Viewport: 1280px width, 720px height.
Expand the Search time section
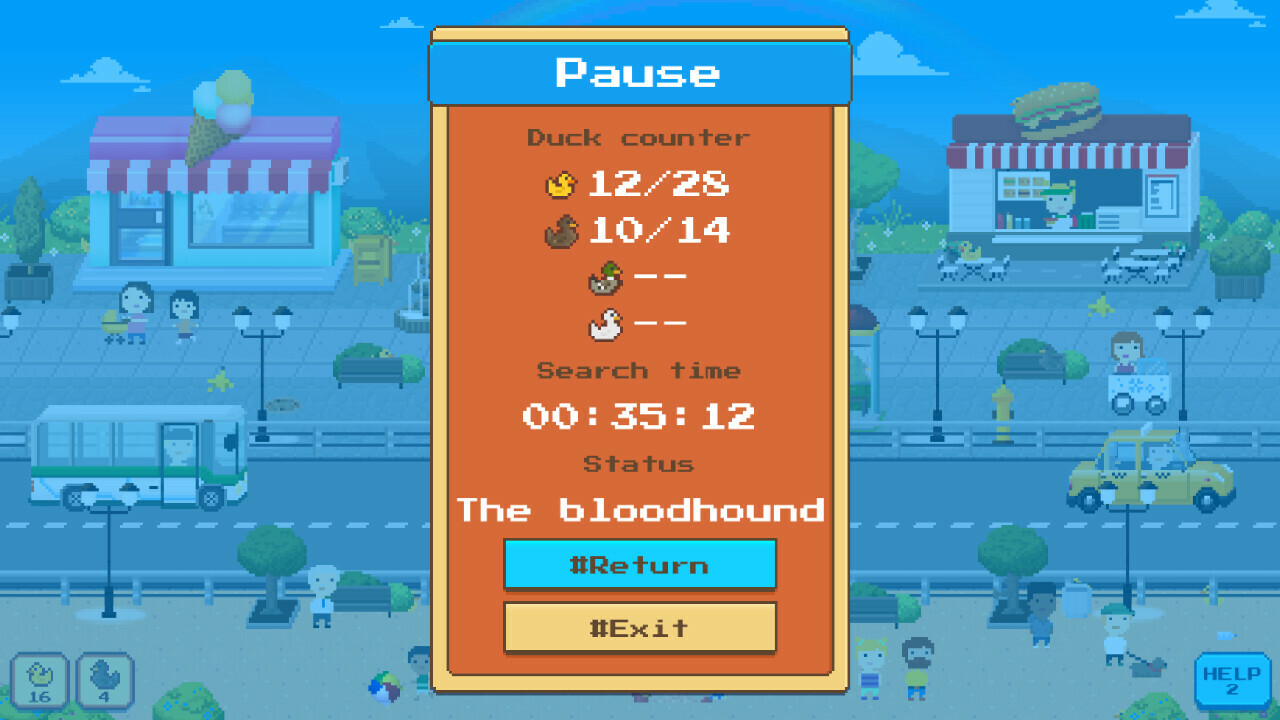coord(639,370)
